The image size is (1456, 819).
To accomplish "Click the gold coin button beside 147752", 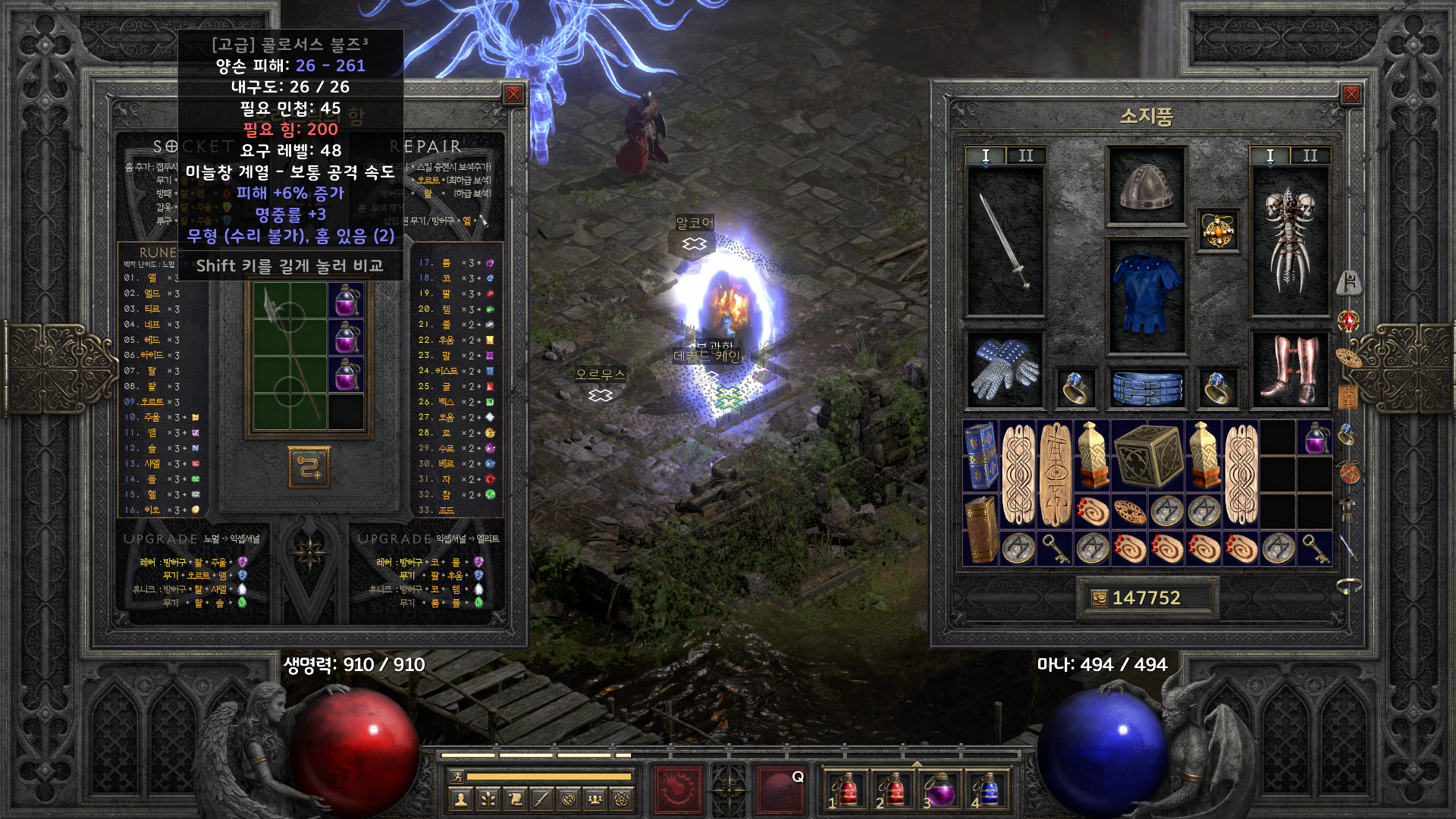I will point(1099,598).
